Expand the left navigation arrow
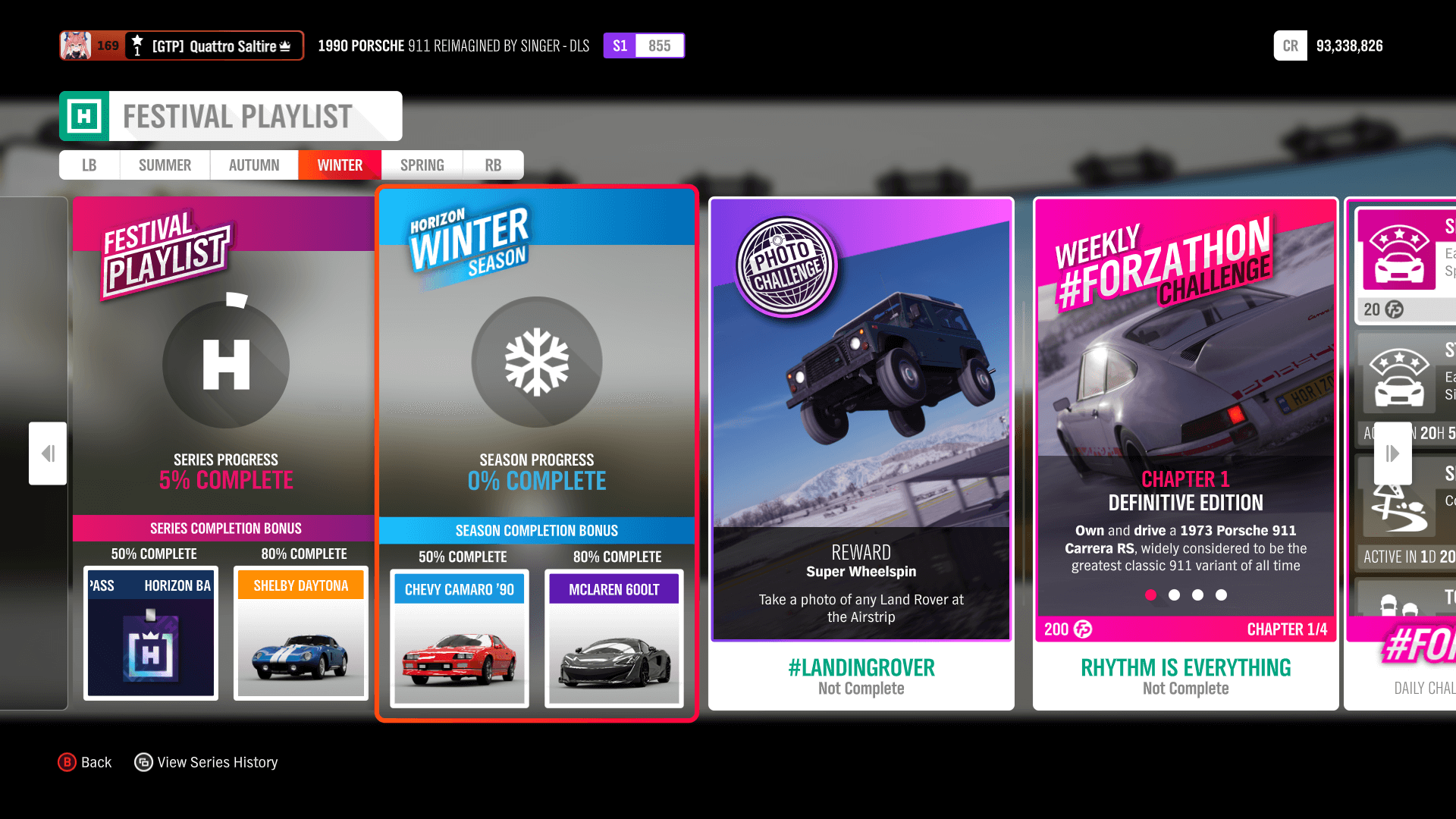1456x819 pixels. point(47,453)
